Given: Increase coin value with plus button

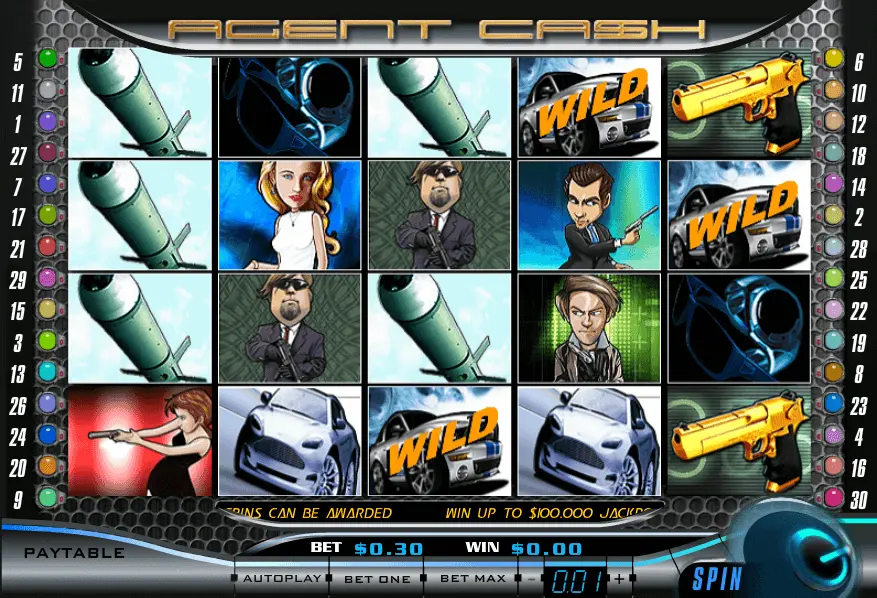Looking at the screenshot, I should pos(620,579).
